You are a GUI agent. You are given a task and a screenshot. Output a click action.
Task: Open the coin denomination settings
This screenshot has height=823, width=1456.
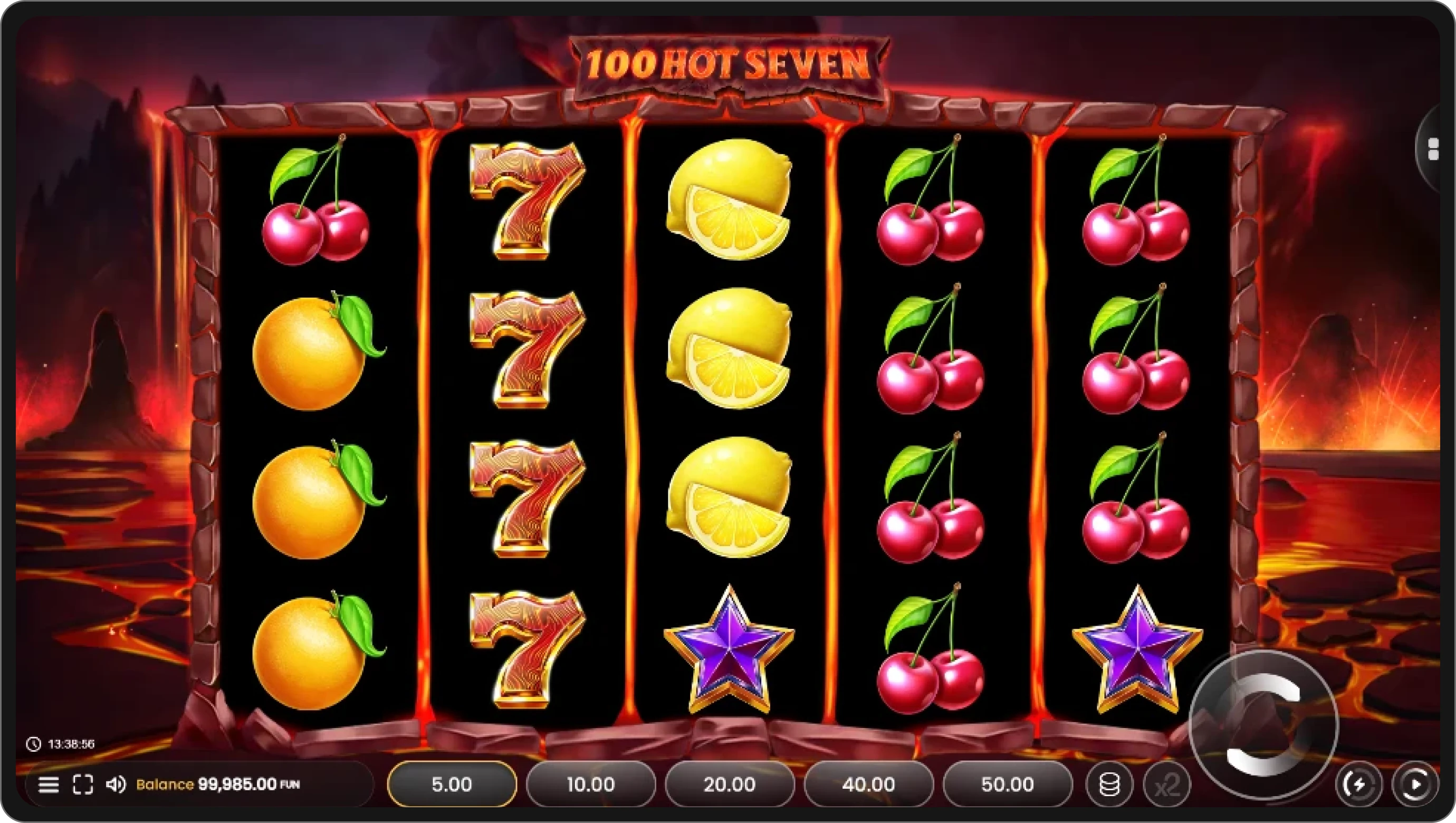click(x=1109, y=784)
